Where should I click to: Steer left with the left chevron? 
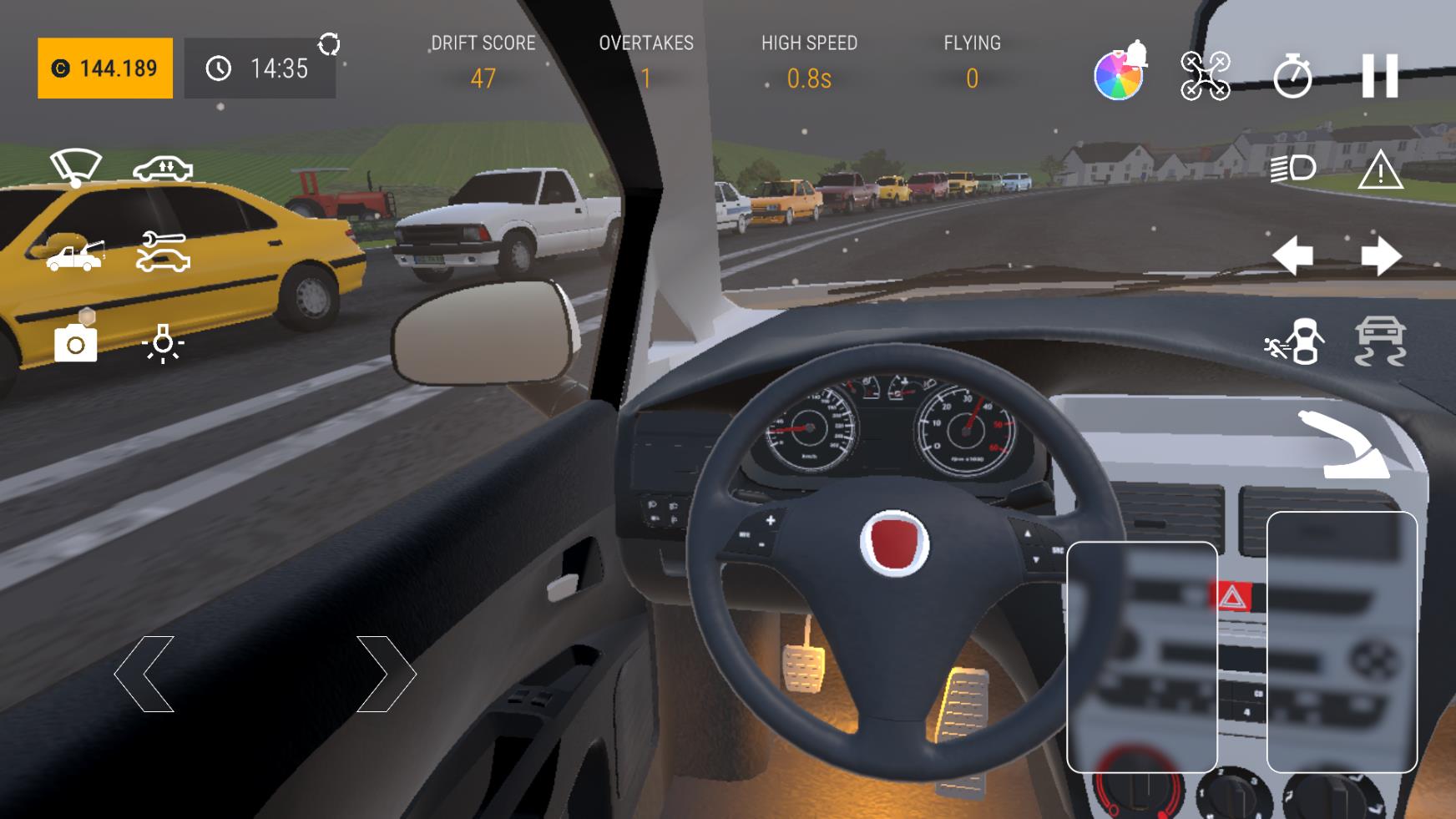(x=144, y=674)
